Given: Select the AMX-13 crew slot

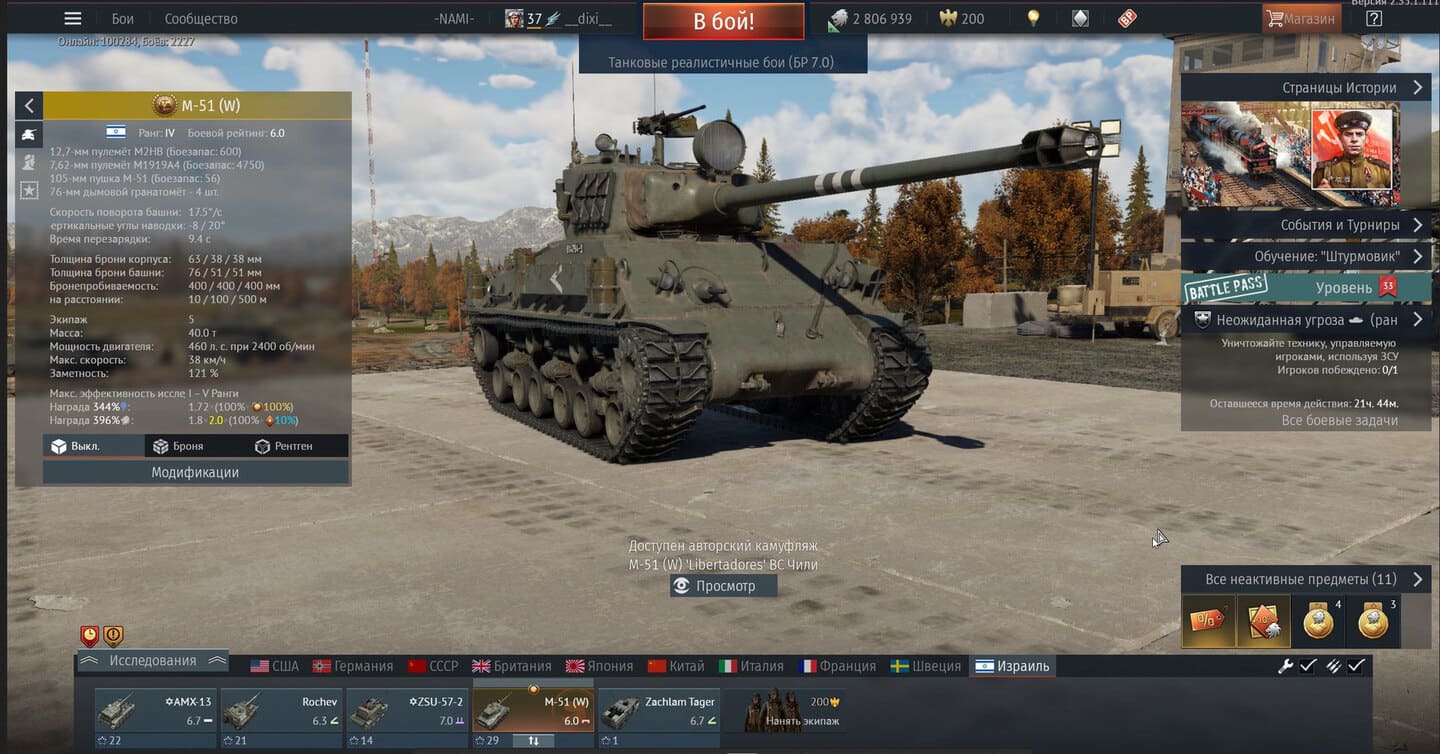Looking at the screenshot, I should (155, 712).
